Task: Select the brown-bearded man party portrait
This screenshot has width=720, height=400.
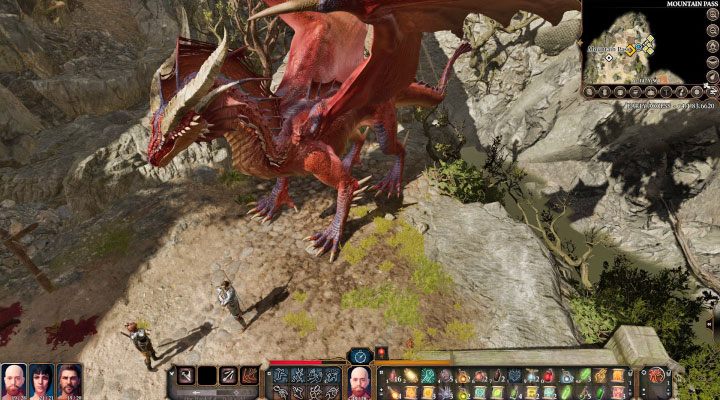Action: [69, 378]
